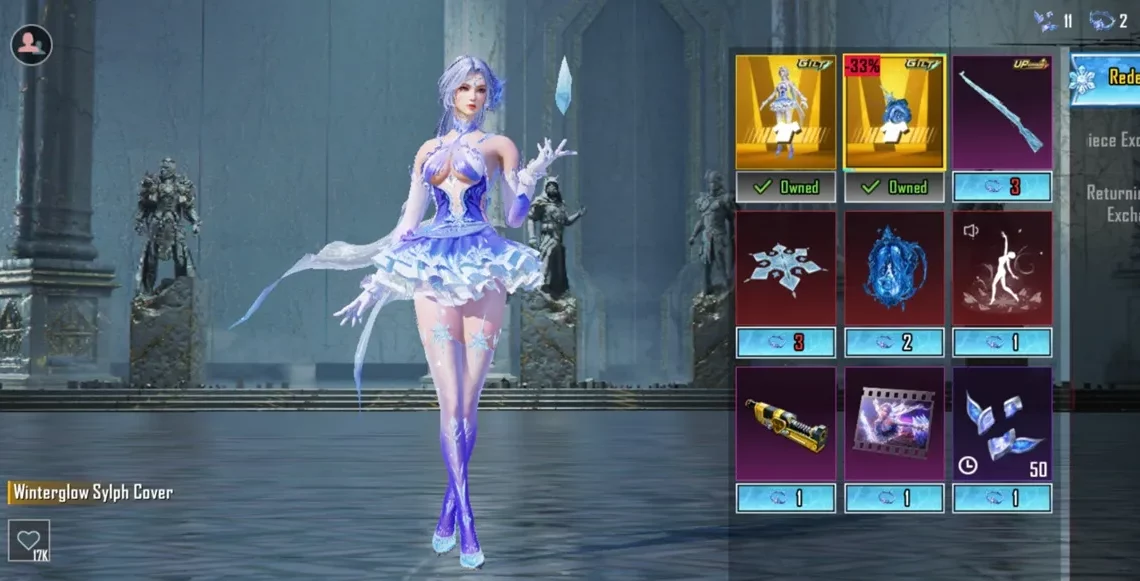Pick the 50 crystal shards bundle
Image resolution: width=1140 pixels, height=581 pixels.
click(1002, 424)
